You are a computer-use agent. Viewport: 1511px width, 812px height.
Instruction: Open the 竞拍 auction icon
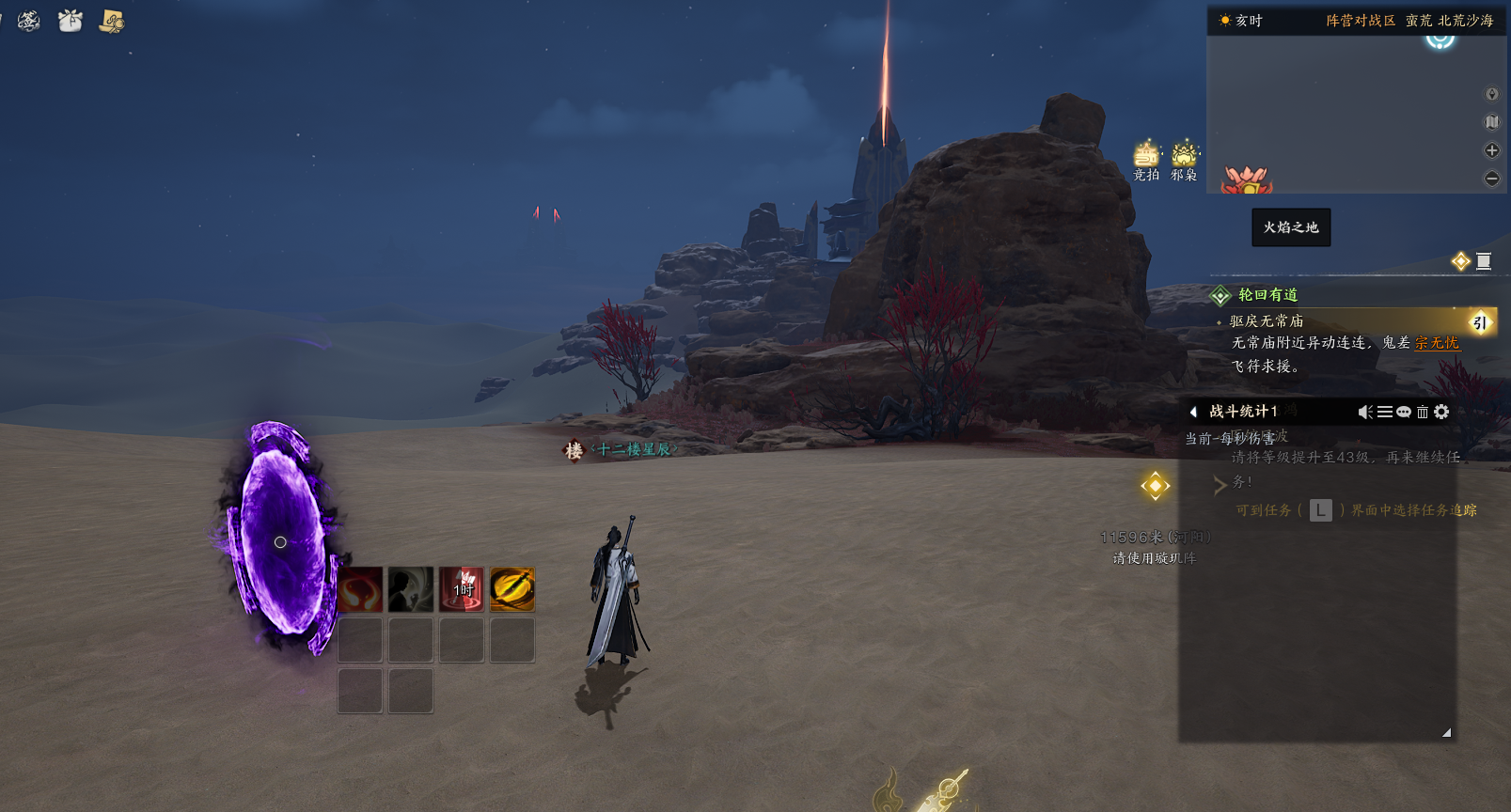(x=1146, y=160)
